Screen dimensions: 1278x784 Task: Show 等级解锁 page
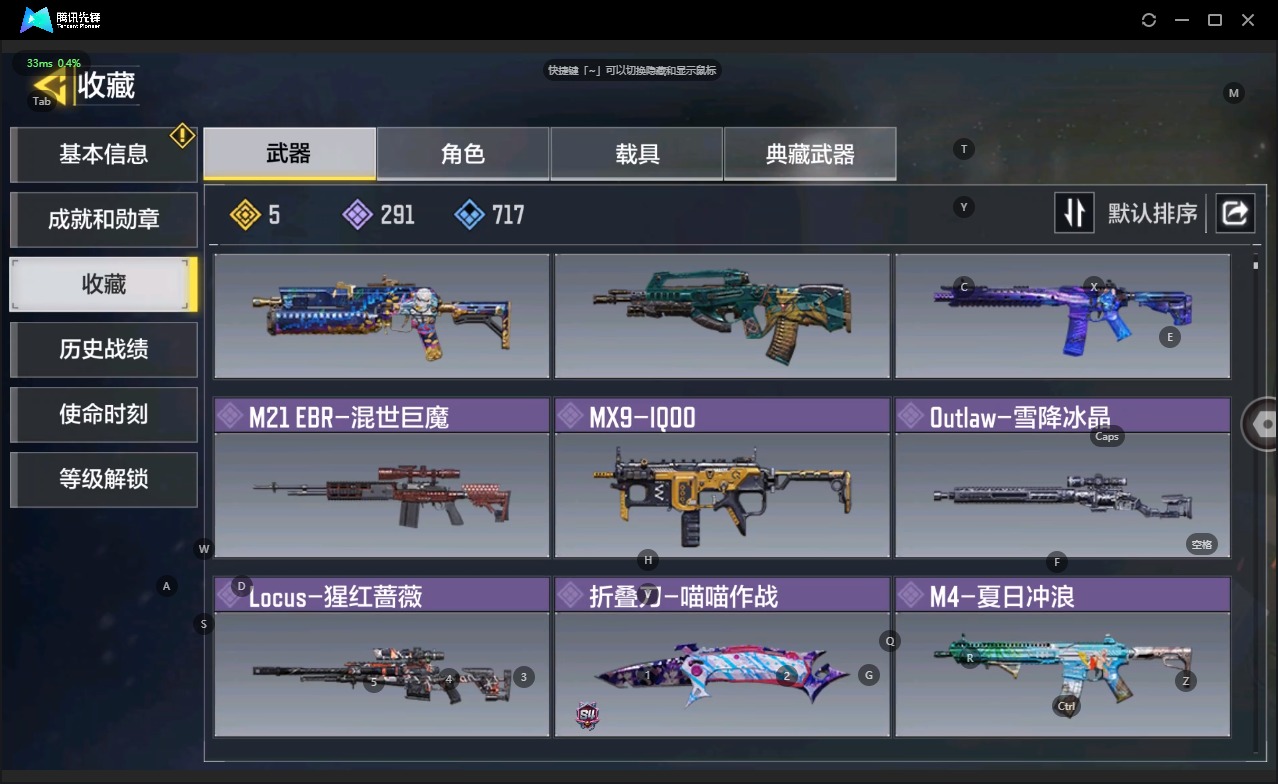pos(103,479)
